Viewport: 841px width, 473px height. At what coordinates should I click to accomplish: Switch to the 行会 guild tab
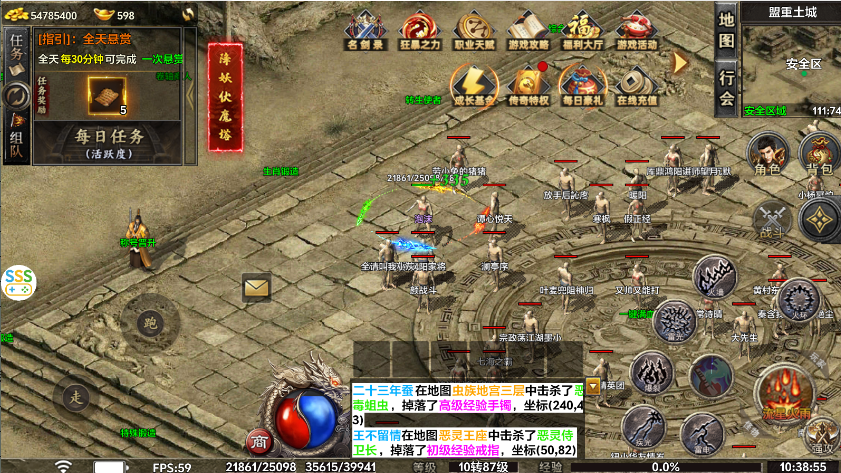pyautogui.click(x=727, y=87)
